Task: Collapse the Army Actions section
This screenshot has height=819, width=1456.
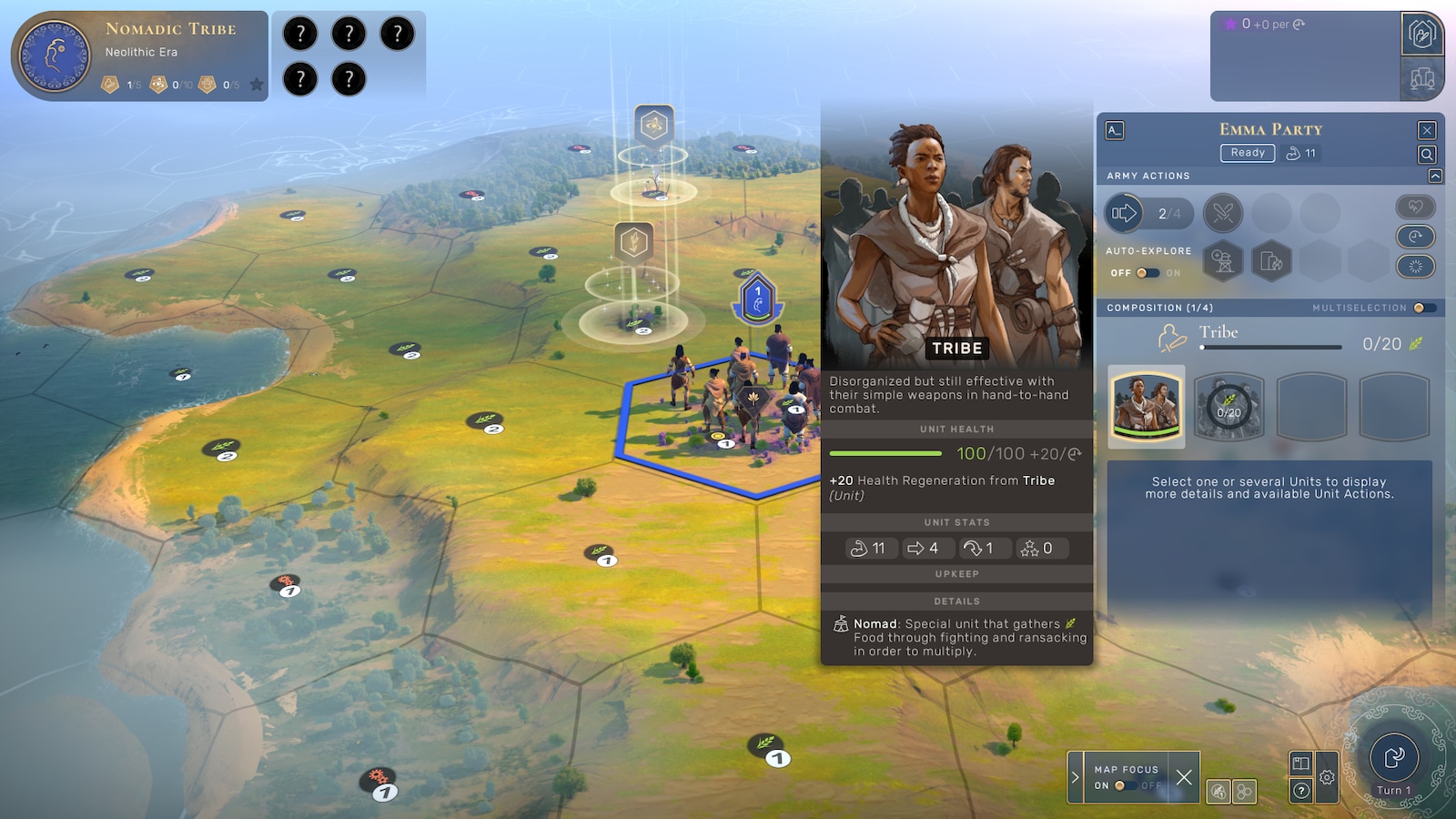Action: click(x=1435, y=176)
